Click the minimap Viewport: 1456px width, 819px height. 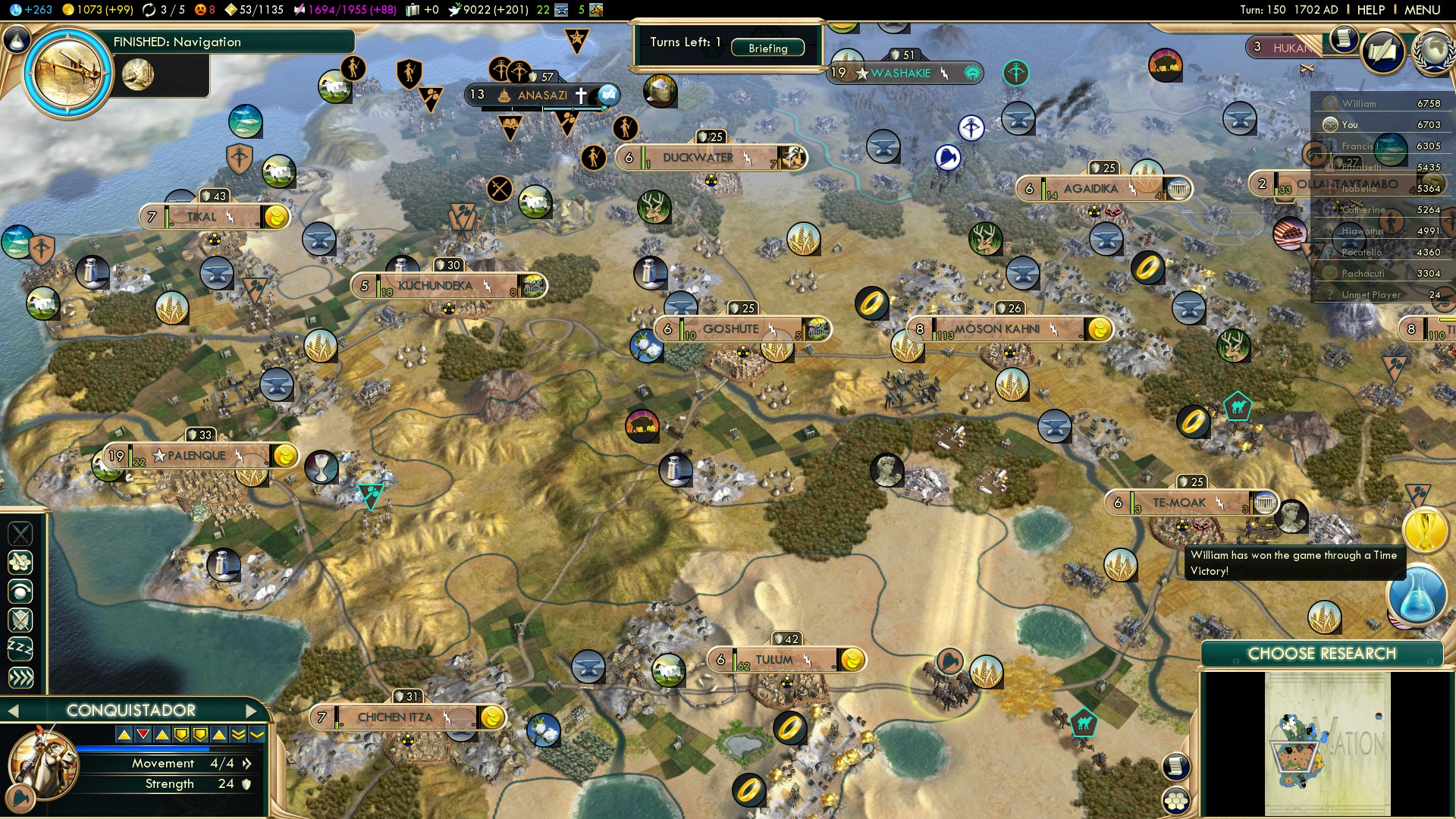[1327, 745]
